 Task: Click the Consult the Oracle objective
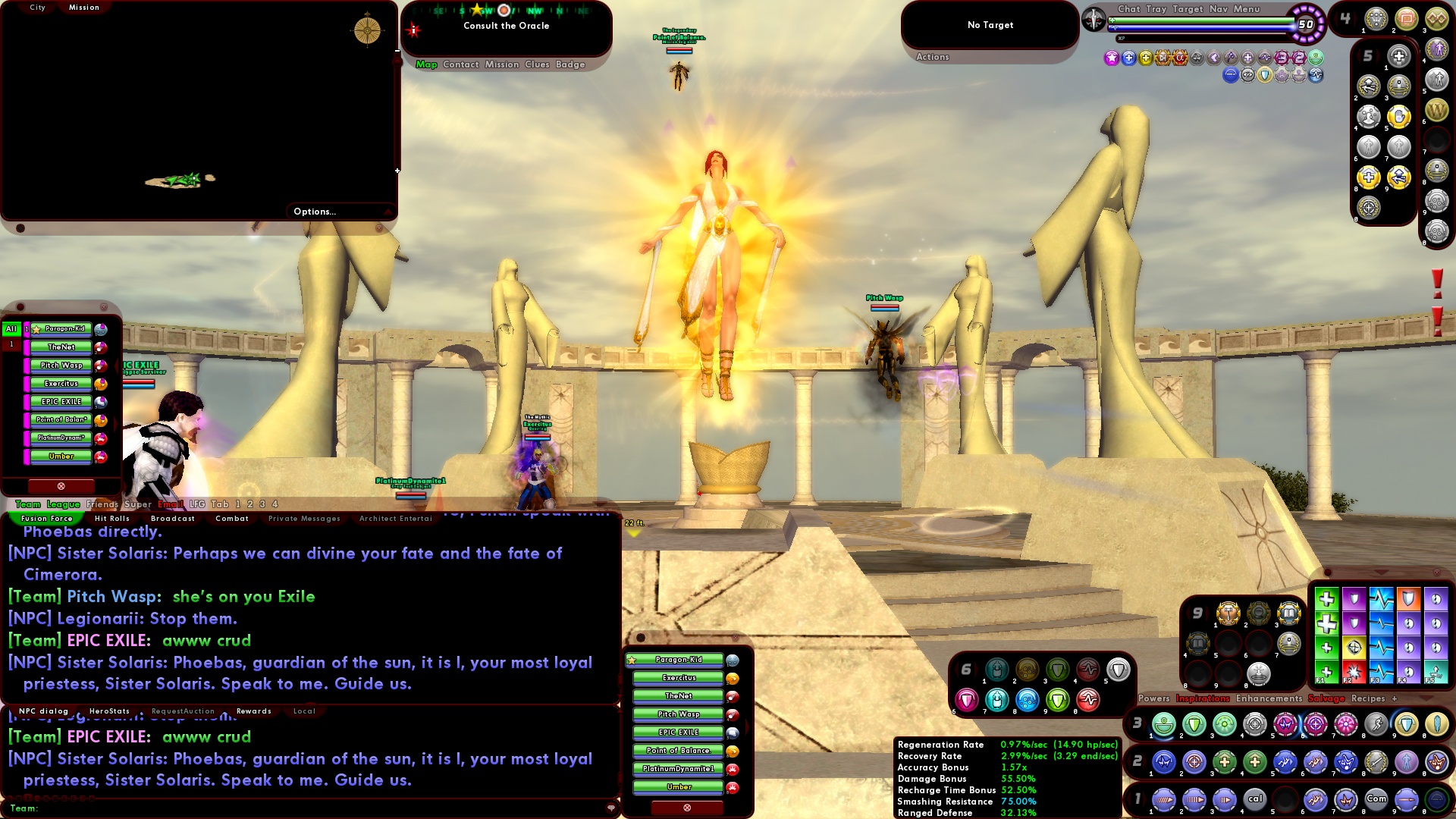[507, 26]
